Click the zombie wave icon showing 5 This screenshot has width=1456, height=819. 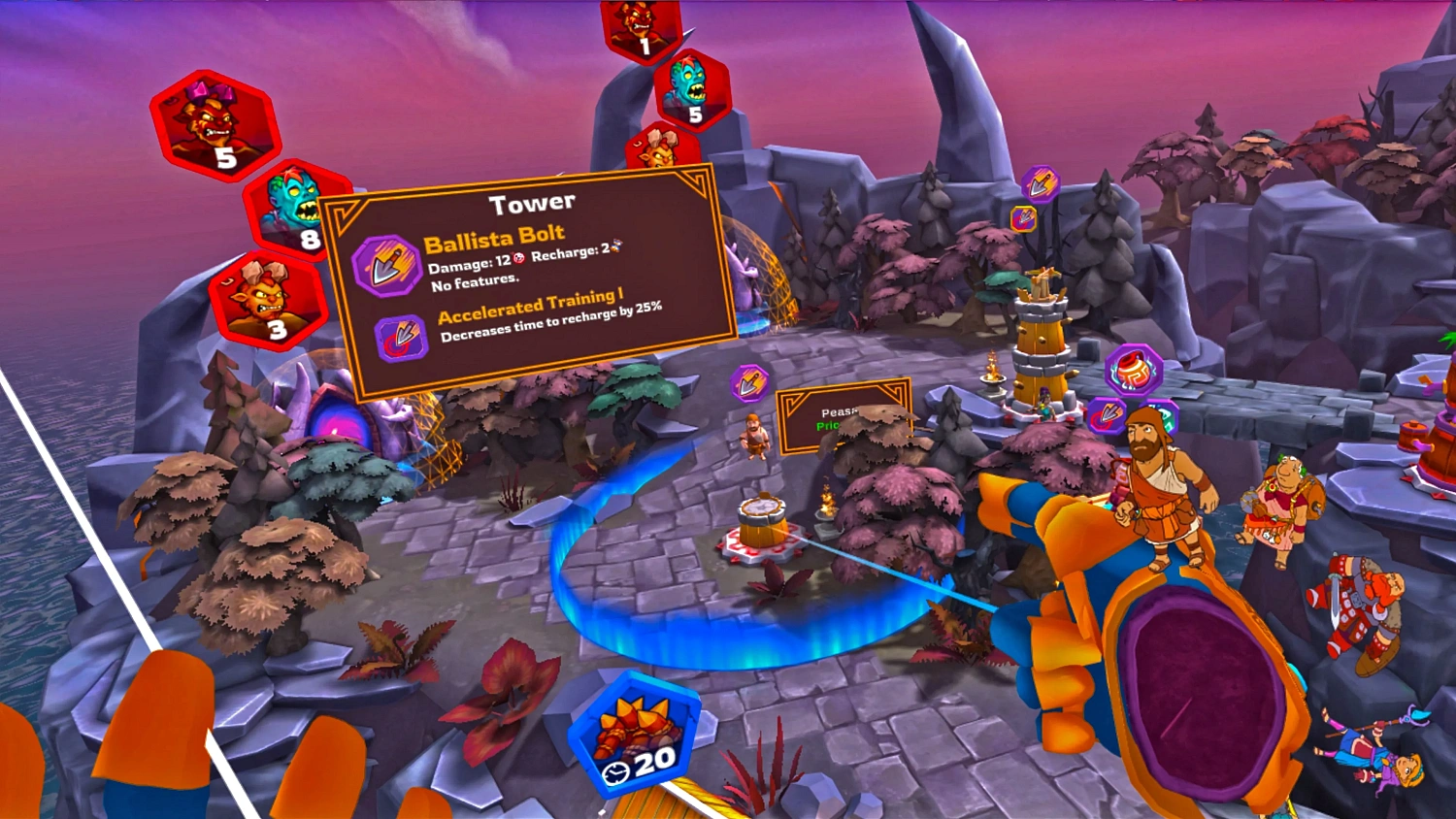692,90
